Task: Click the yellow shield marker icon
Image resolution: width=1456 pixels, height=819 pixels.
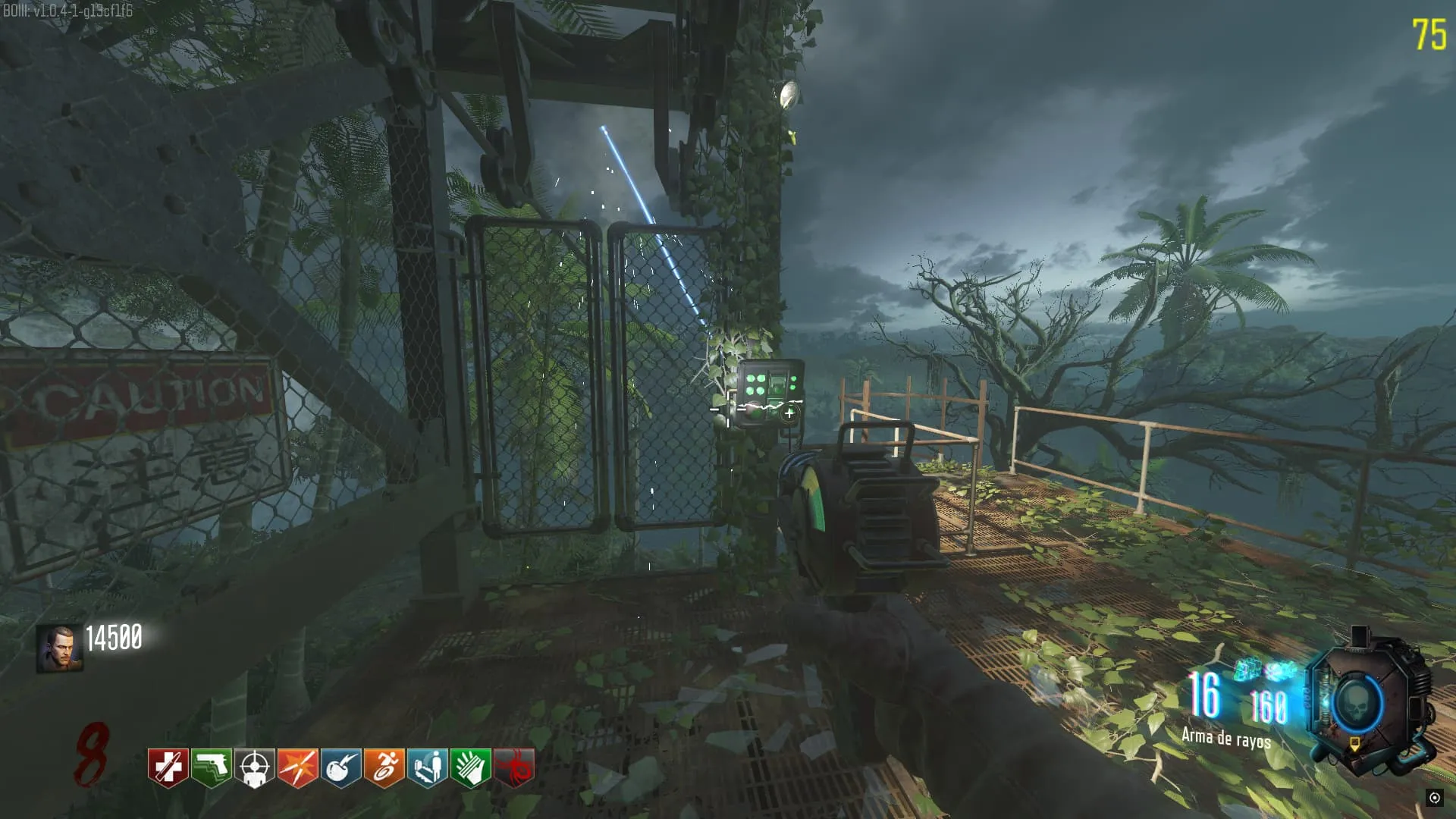Action: pos(1354,745)
